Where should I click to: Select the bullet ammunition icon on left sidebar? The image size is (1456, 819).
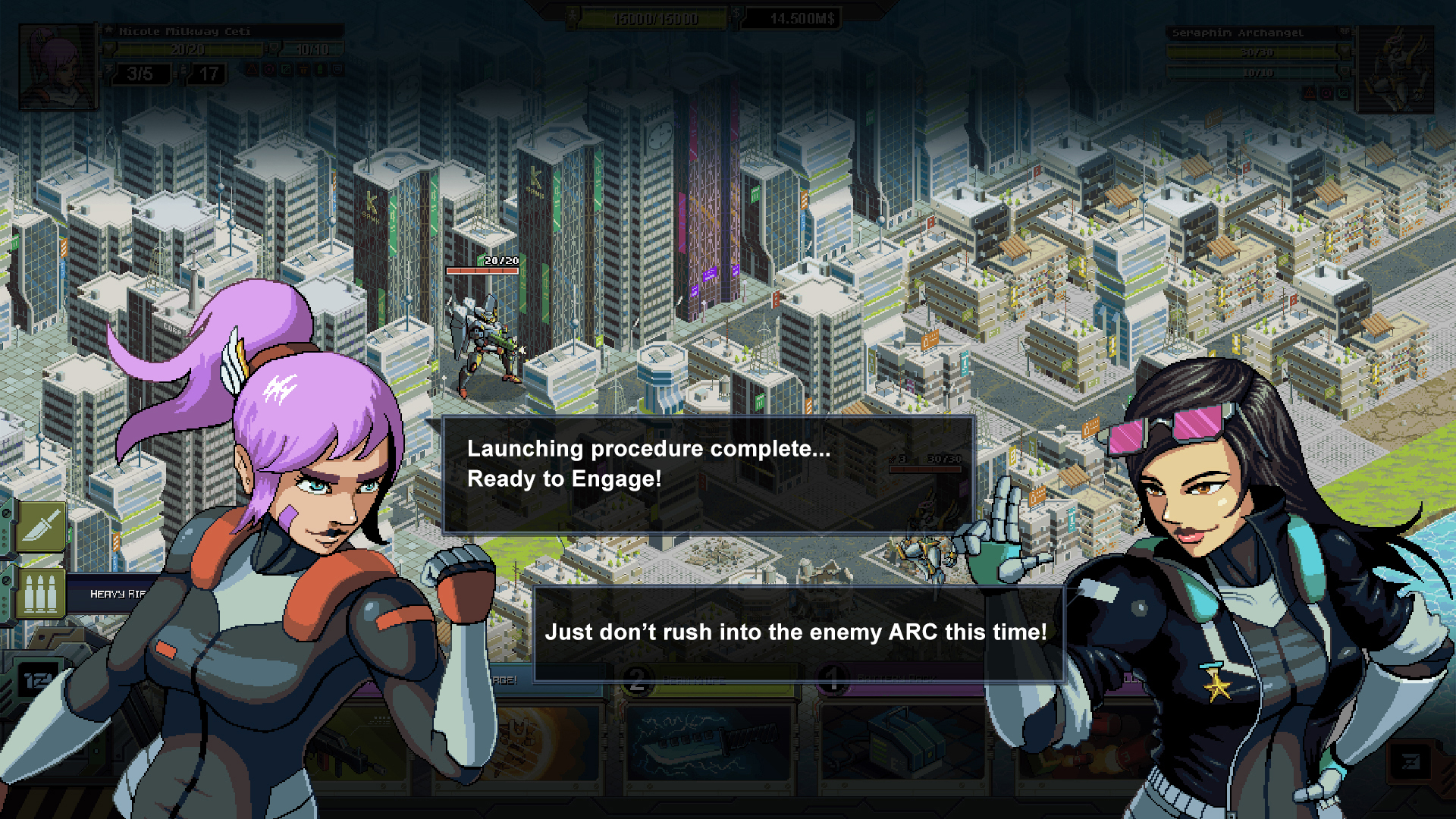(40, 593)
